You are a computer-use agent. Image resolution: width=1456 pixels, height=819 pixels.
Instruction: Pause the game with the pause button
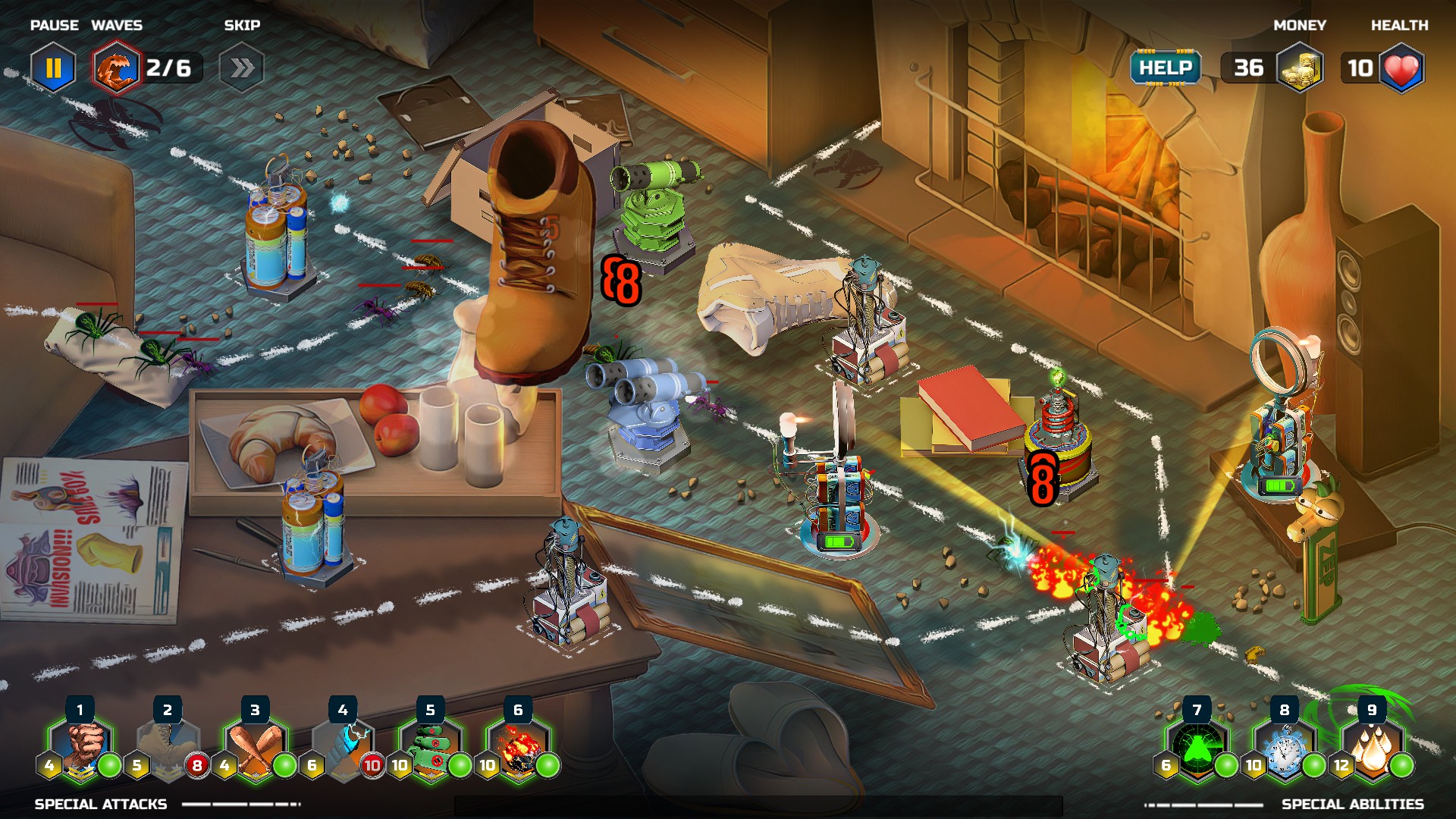[53, 68]
